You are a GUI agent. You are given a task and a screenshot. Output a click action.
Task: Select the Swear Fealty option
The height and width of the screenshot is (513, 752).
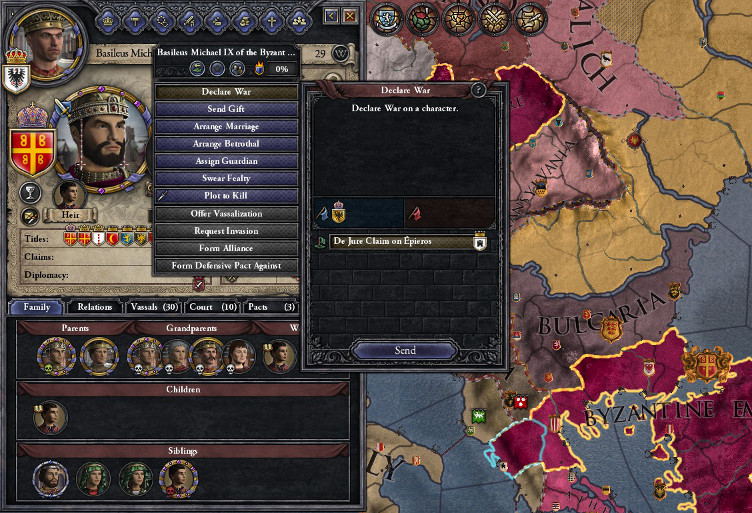224,178
